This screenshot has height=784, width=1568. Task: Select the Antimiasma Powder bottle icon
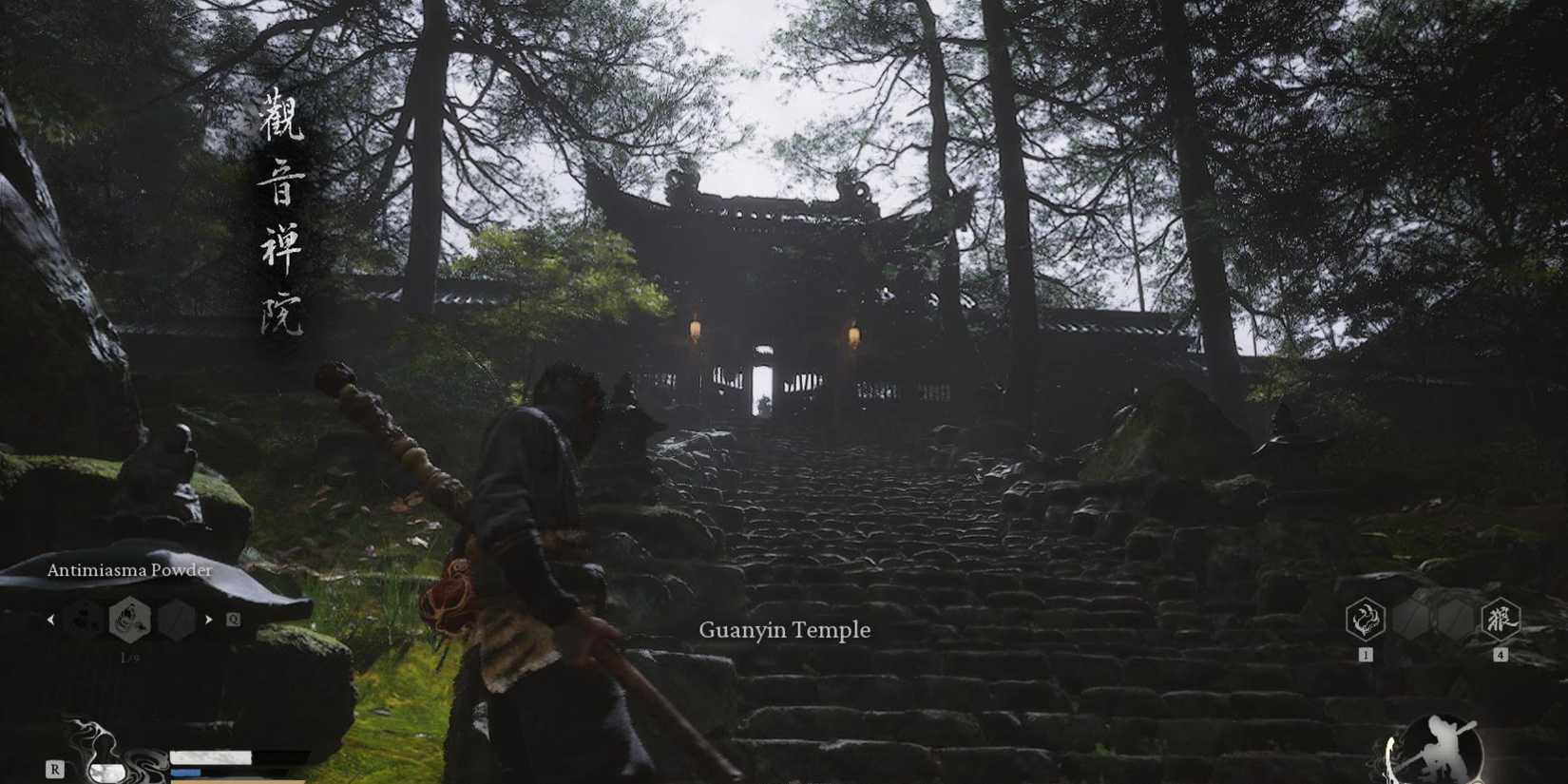[130, 621]
